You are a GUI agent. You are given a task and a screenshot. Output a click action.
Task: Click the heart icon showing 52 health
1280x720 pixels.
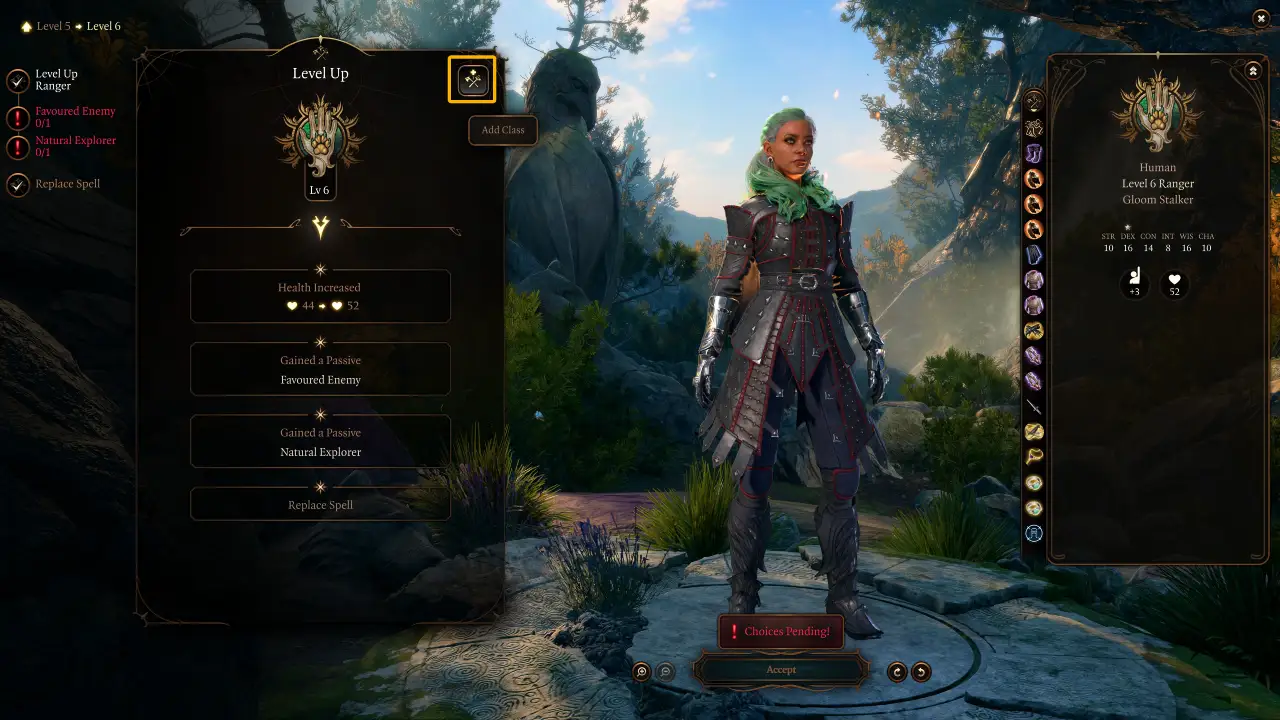(x=1173, y=286)
